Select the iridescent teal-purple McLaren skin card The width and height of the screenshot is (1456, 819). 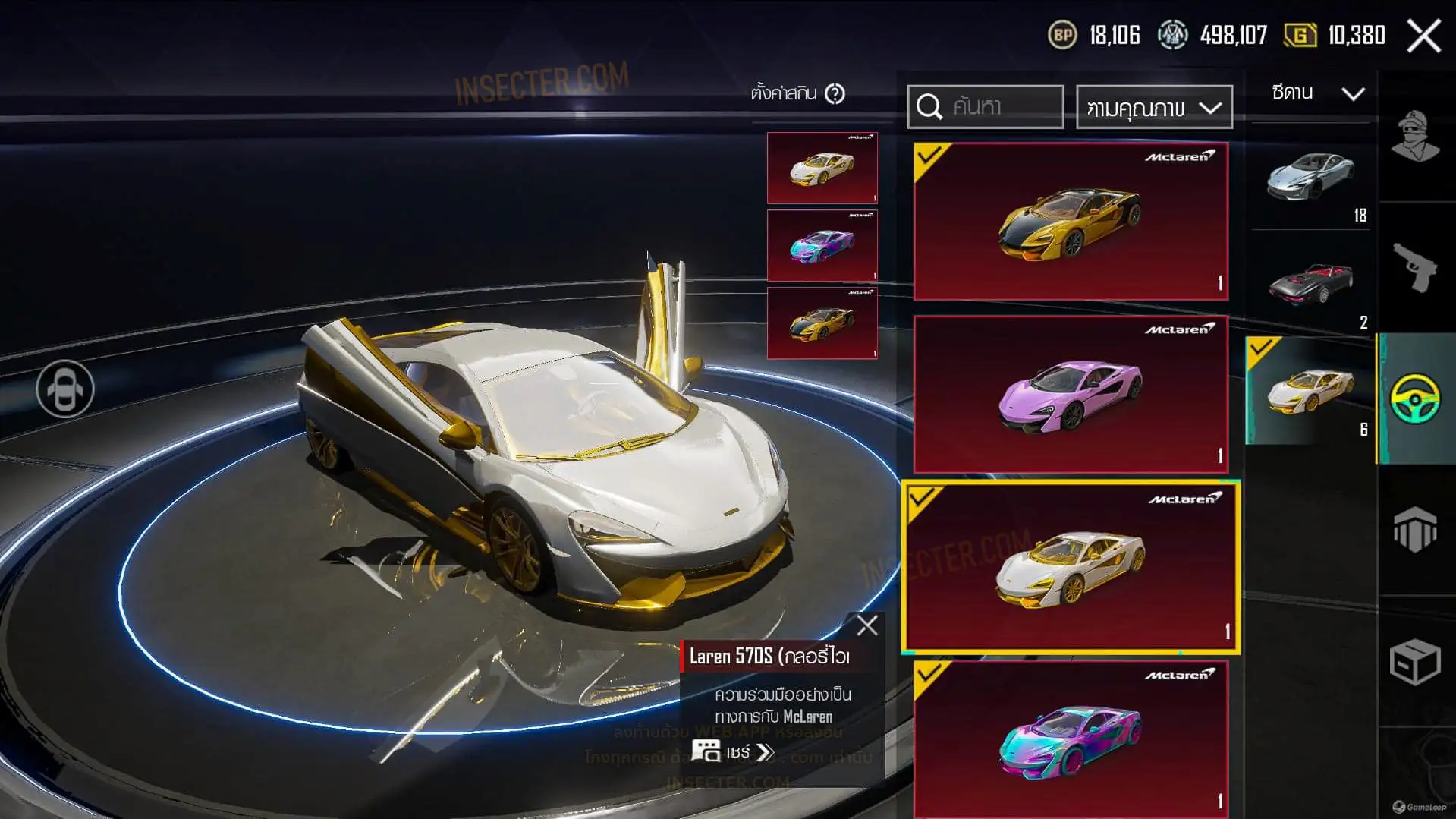(x=1071, y=738)
